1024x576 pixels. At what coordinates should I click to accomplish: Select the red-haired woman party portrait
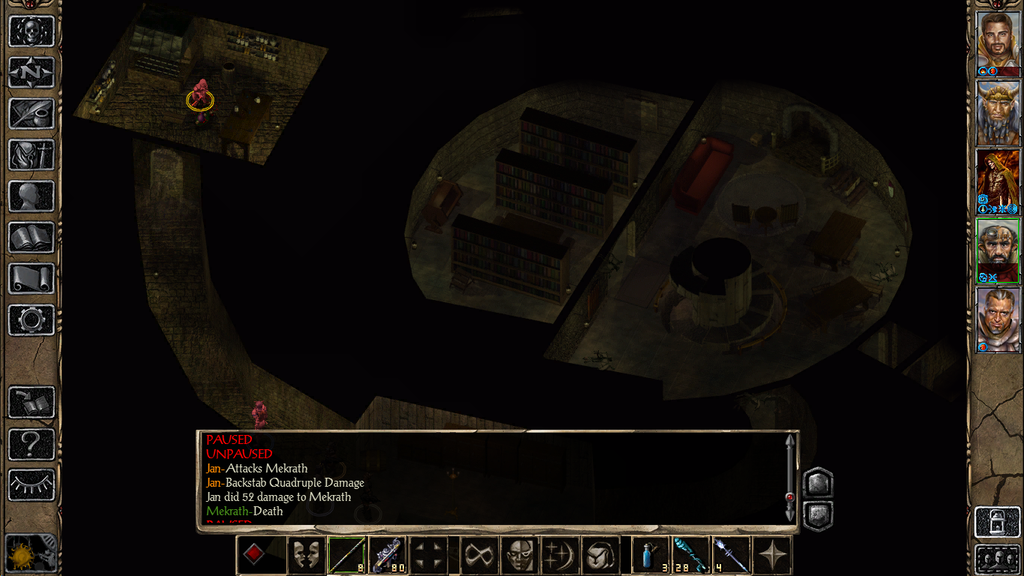[x=998, y=181]
